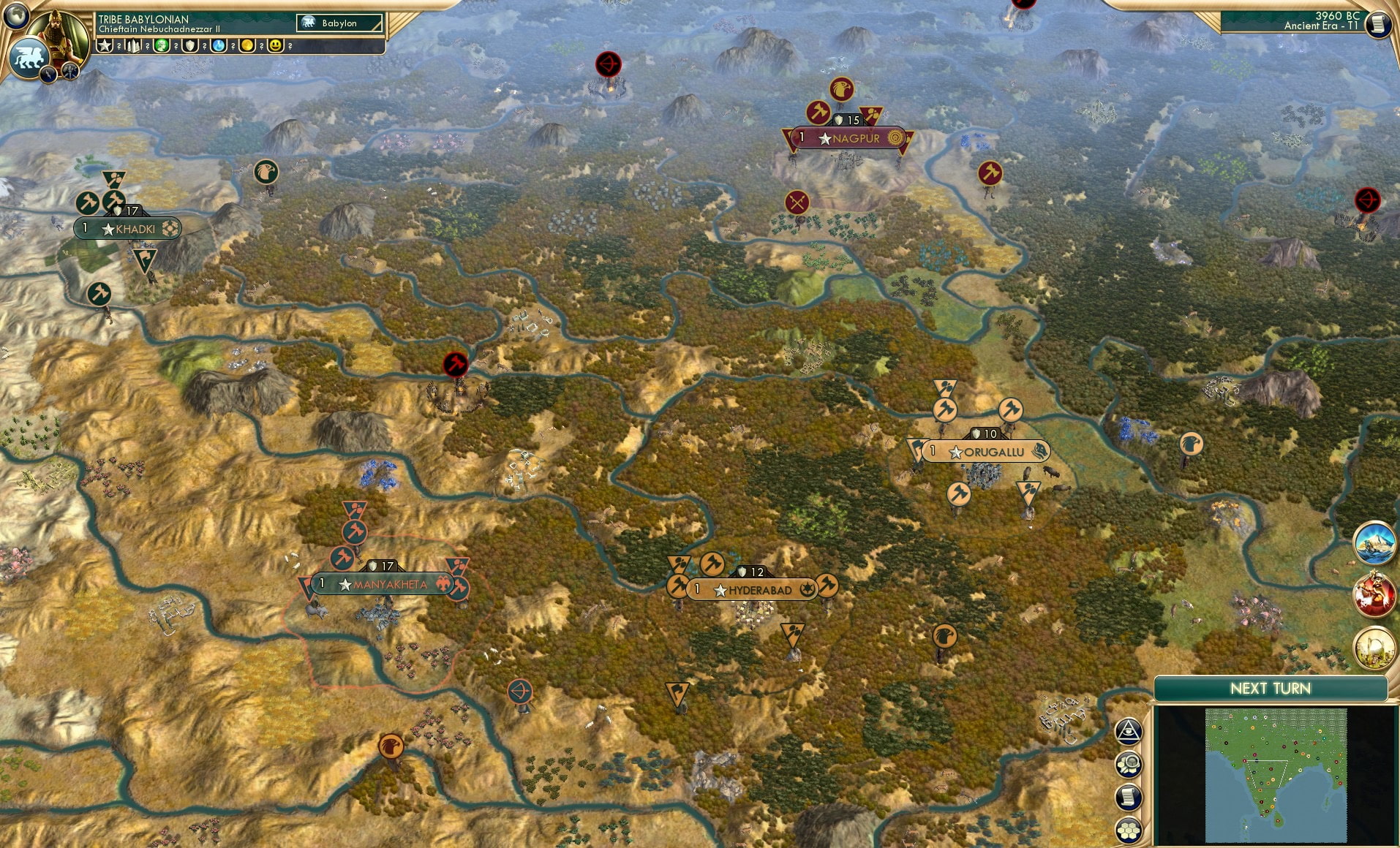Viewport: 1400px width, 848px height.
Task: Click the faith droplet indicator
Action: [217, 46]
